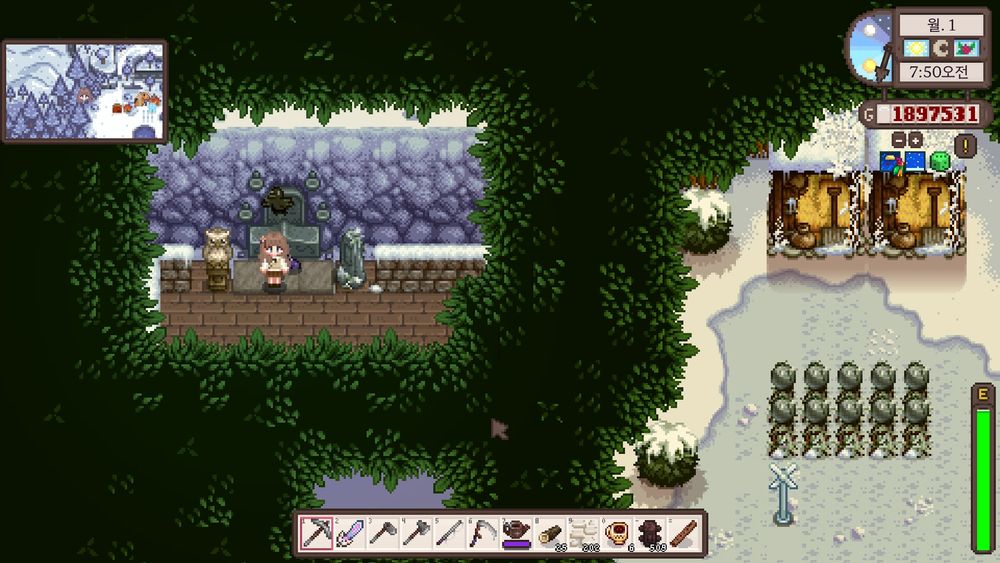1000x563 pixels.
Task: Select the pickaxe in the hotbar
Action: [317, 533]
